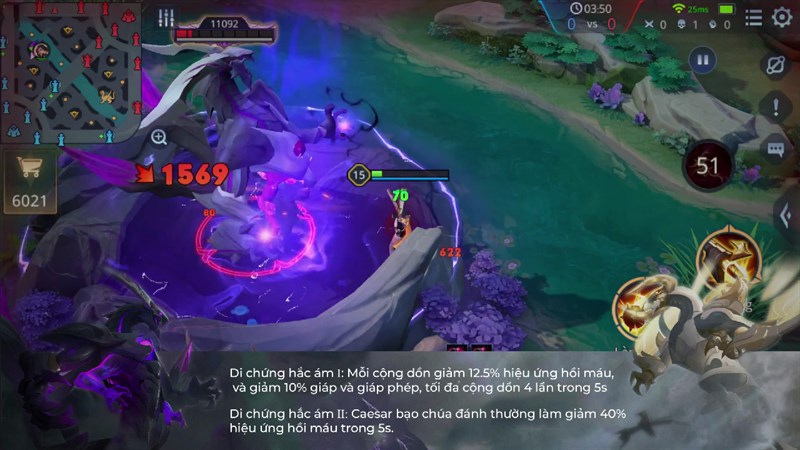Tap the crossed-circle button below settings
This screenshot has height=450, width=800.
pyautogui.click(x=776, y=65)
